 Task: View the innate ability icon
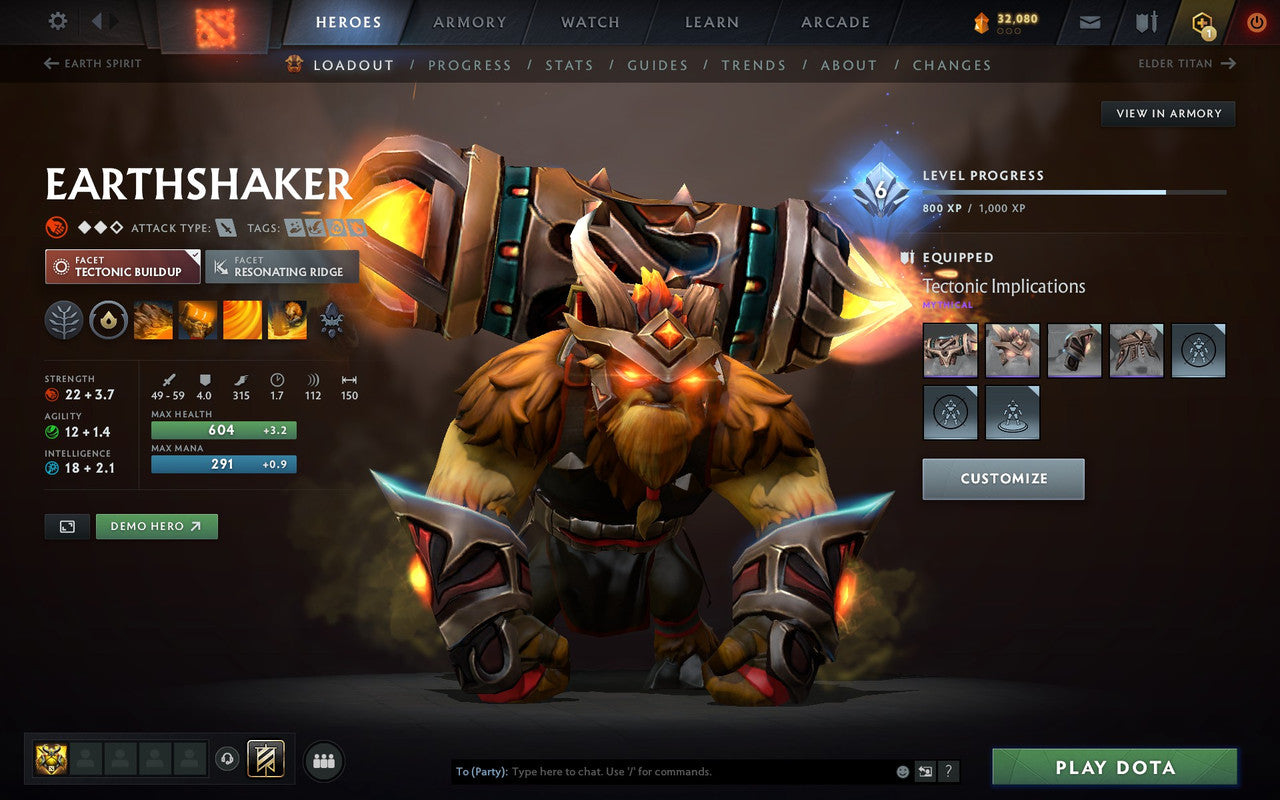click(108, 319)
